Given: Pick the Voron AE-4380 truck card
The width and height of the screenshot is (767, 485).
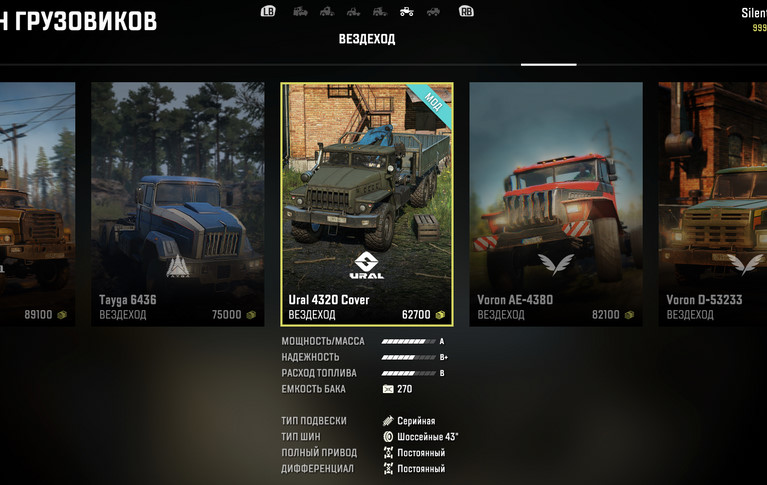Looking at the screenshot, I should click(x=555, y=204).
